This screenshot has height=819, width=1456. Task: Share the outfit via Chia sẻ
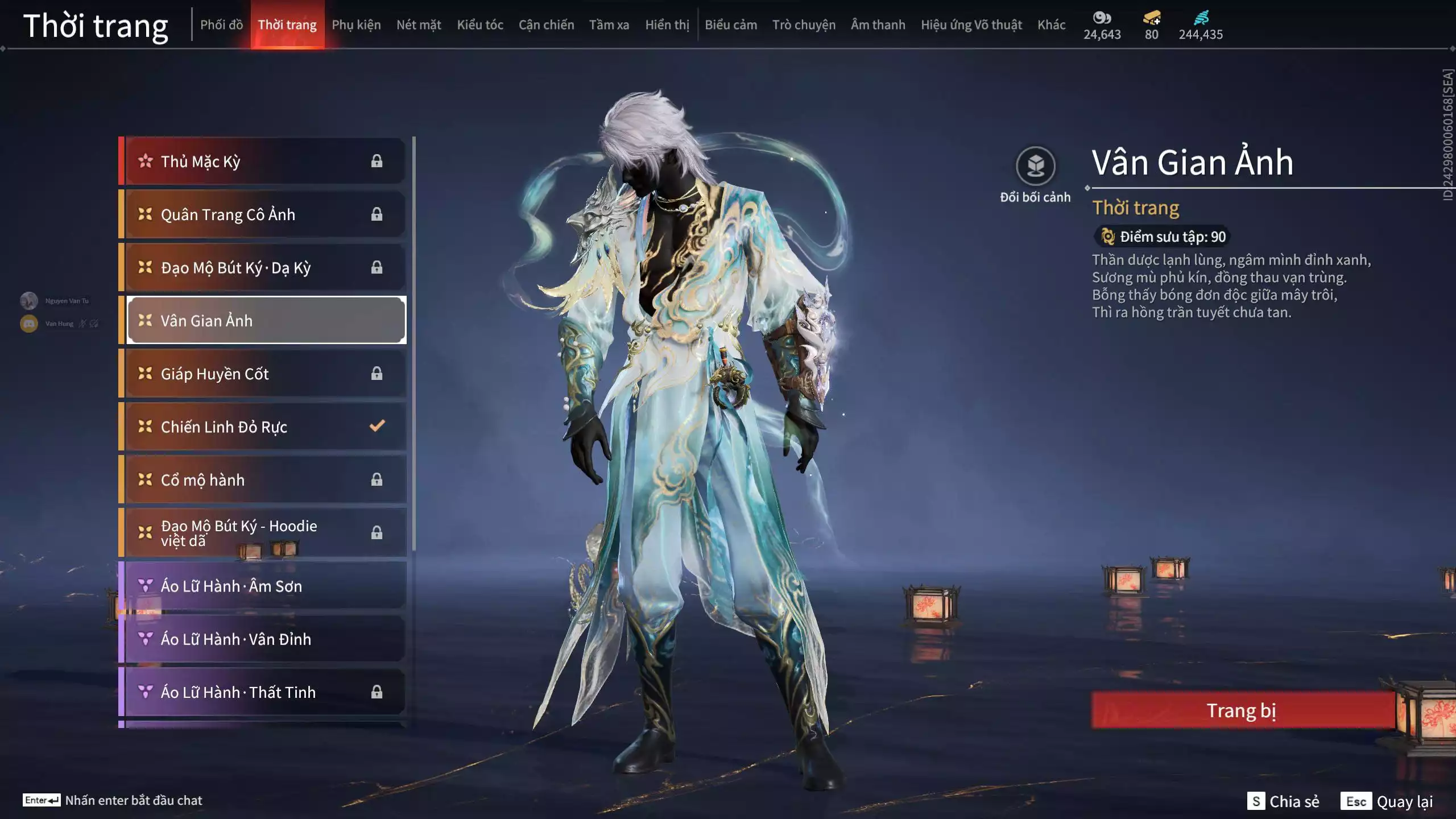coord(1283,801)
